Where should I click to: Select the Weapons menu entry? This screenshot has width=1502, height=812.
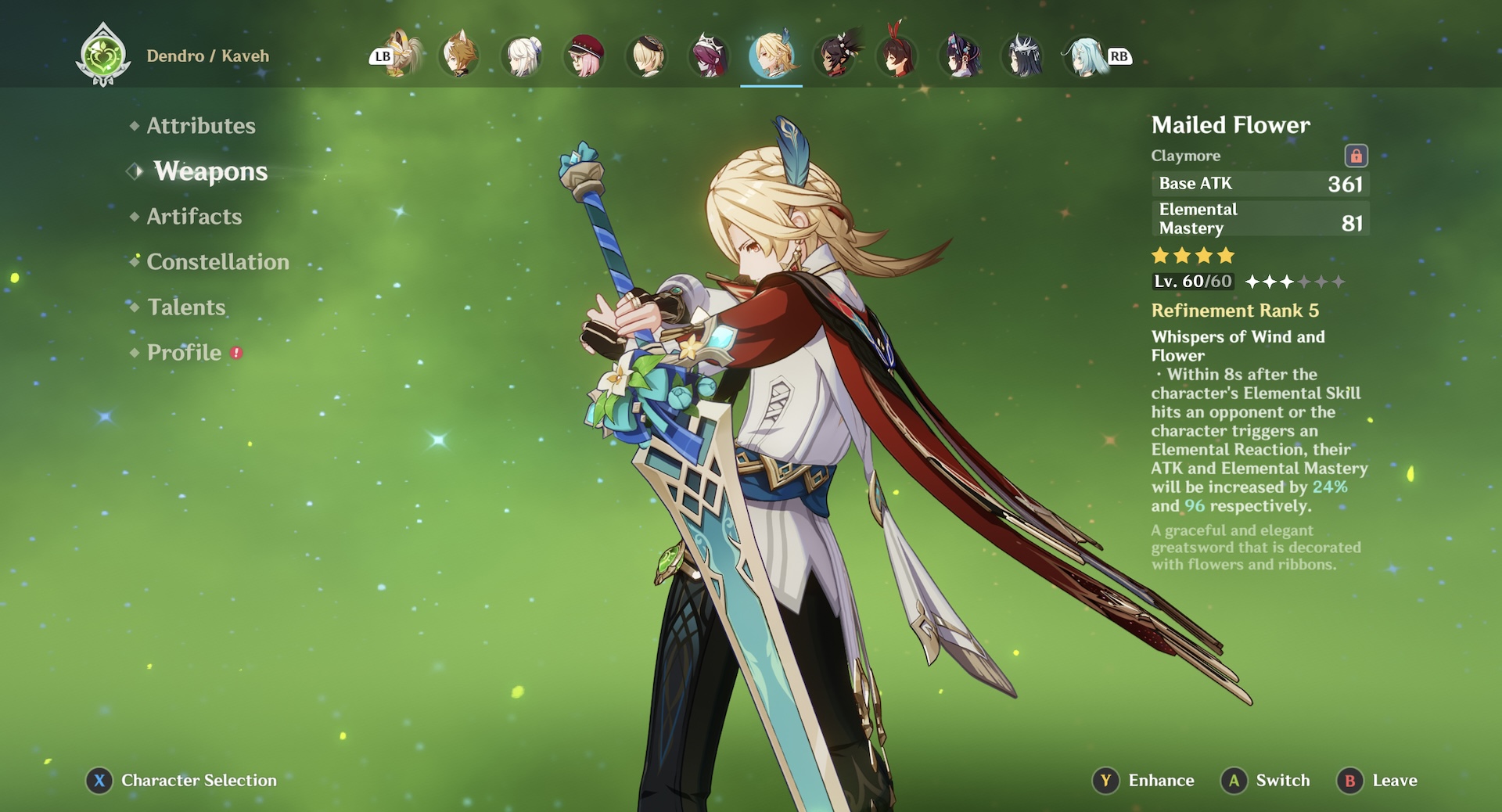tap(210, 171)
